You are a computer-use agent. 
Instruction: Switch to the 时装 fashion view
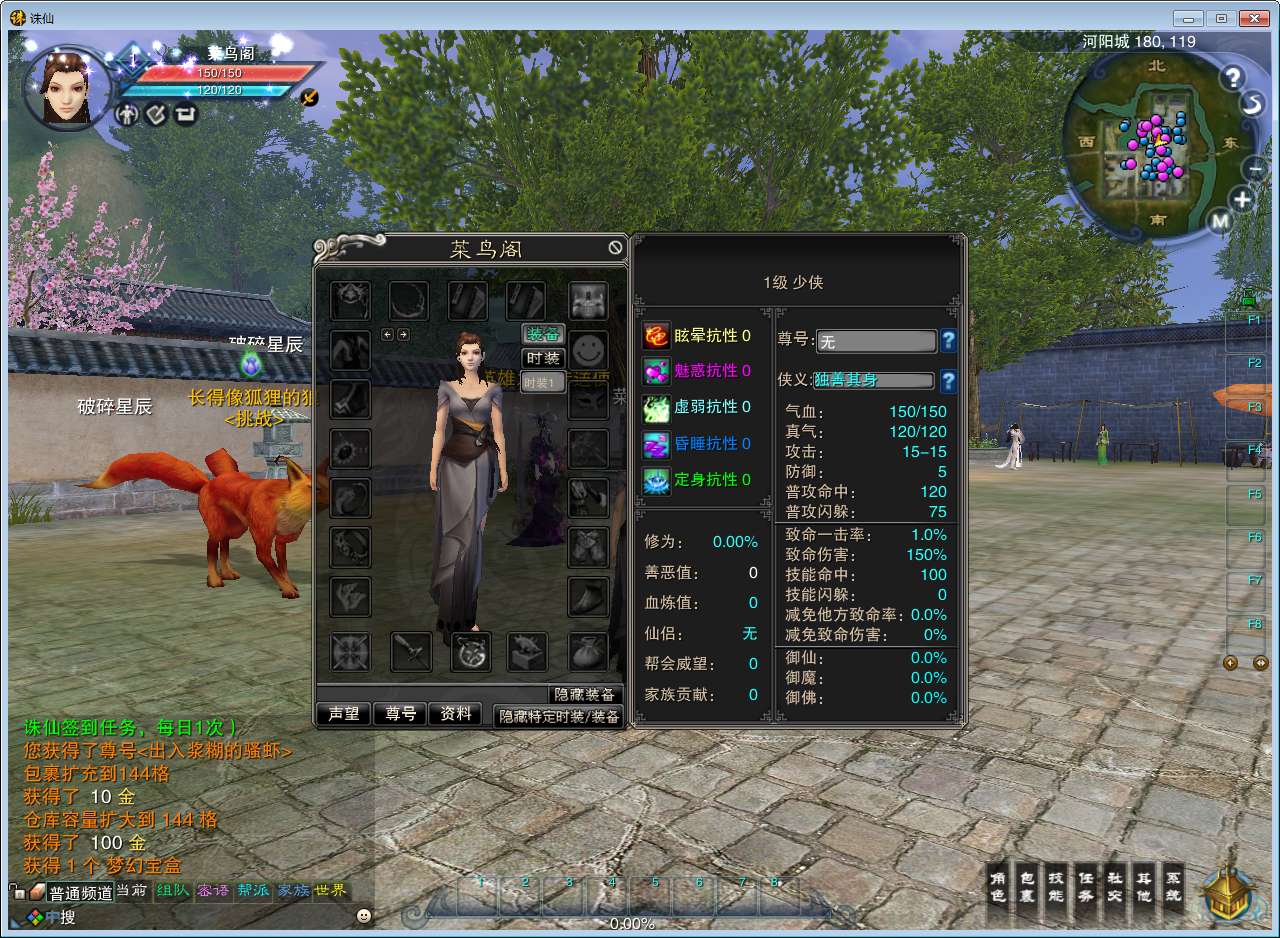point(543,358)
